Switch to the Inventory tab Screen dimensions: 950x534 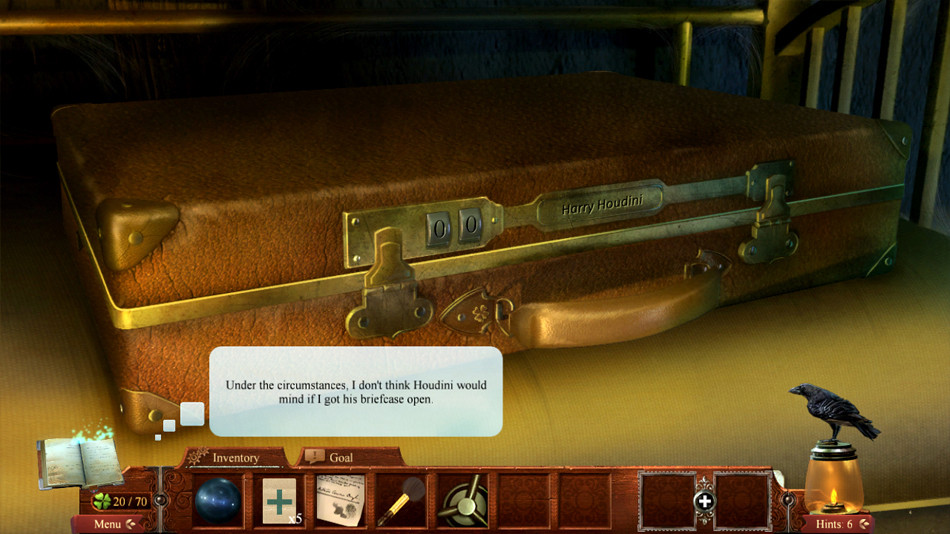[235, 458]
